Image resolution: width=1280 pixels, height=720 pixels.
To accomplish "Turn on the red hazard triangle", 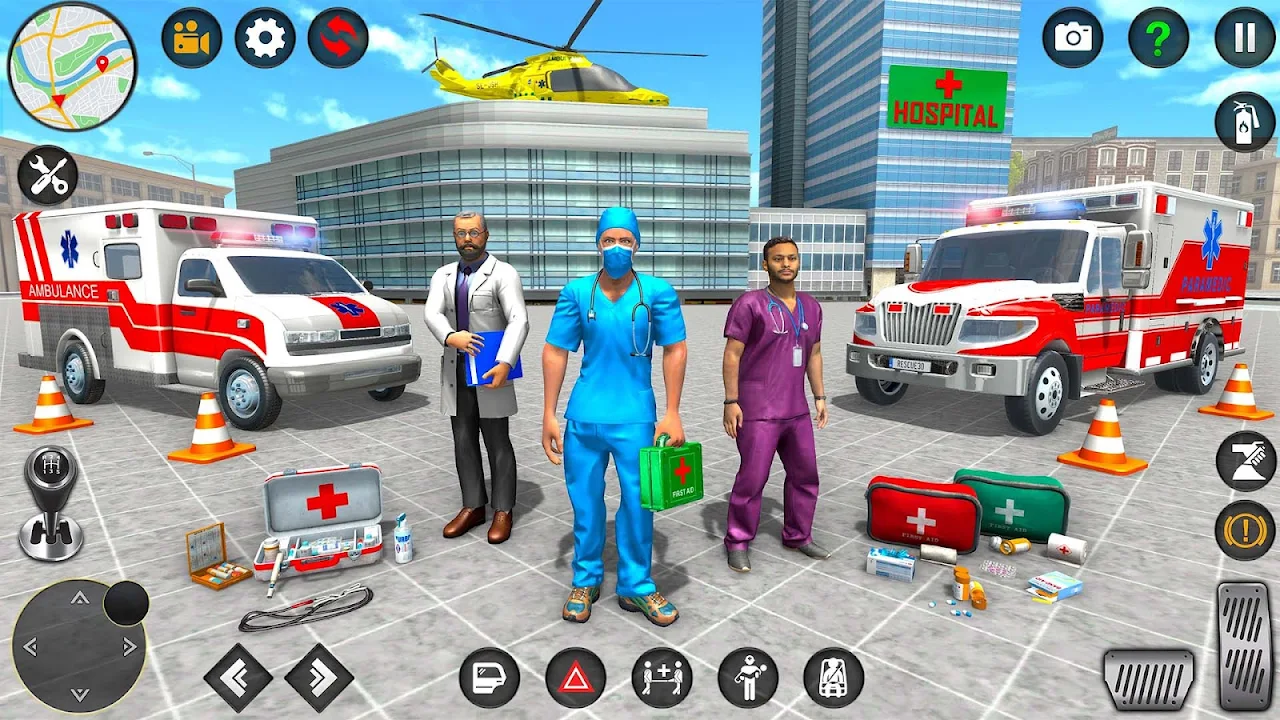I will click(x=575, y=677).
